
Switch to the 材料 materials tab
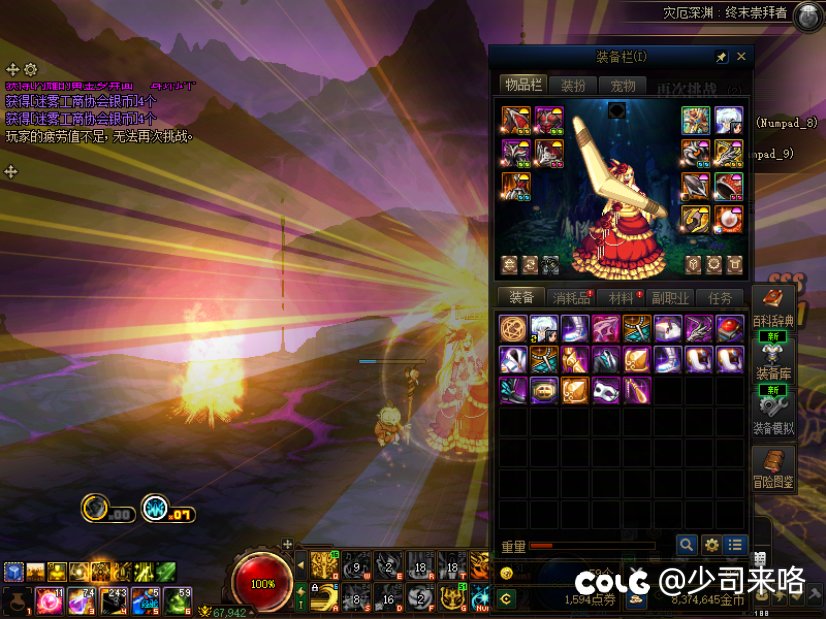click(x=621, y=298)
